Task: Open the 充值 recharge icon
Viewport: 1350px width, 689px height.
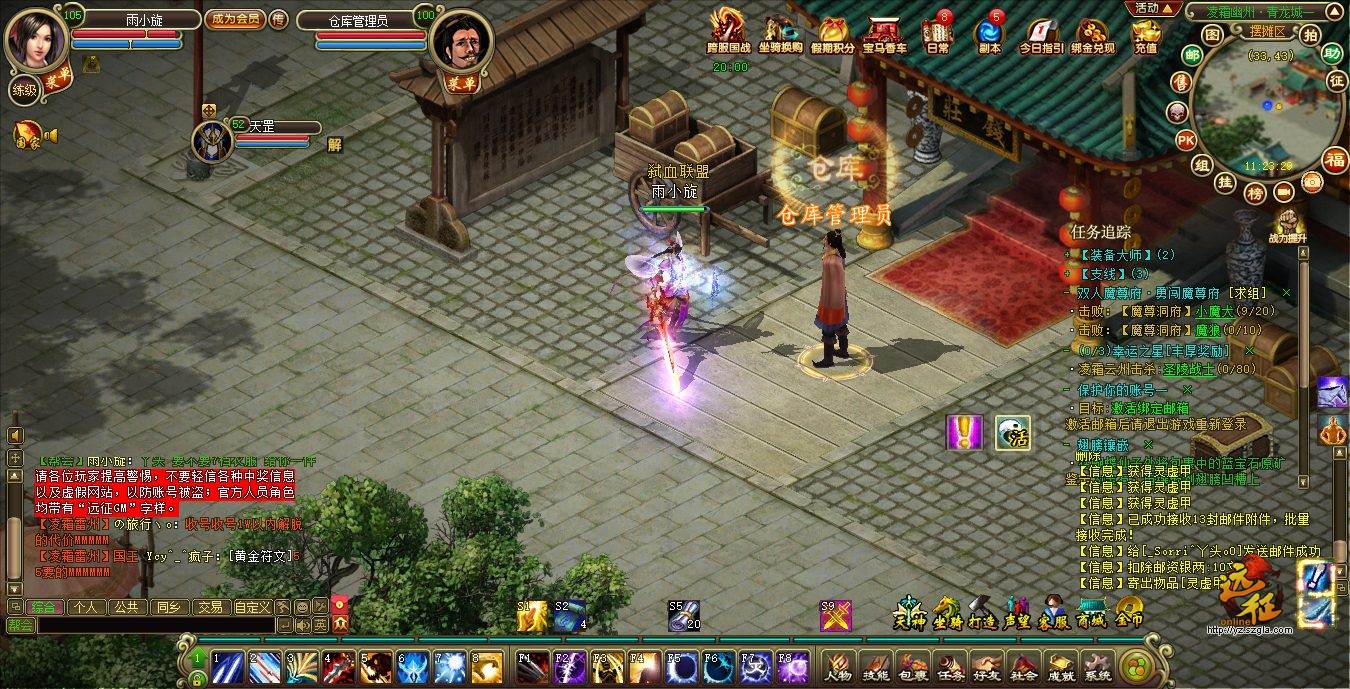Action: (1146, 35)
